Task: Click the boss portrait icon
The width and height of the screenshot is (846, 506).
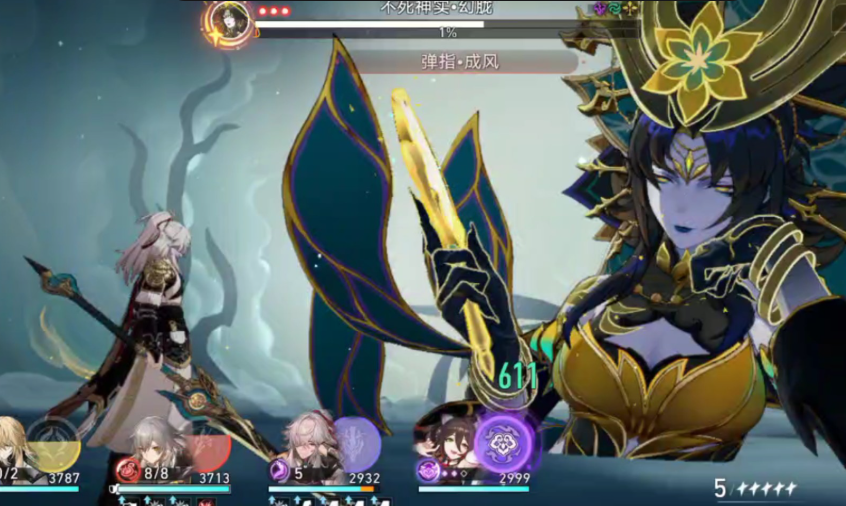Action: point(231,19)
